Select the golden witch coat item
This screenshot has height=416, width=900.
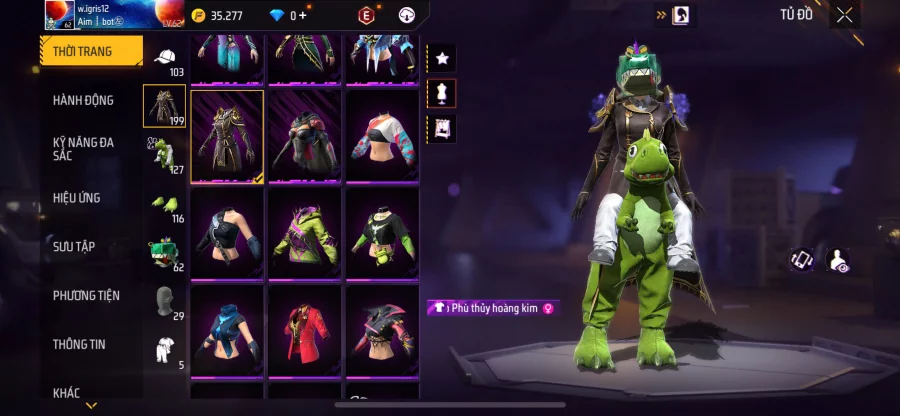coord(227,137)
